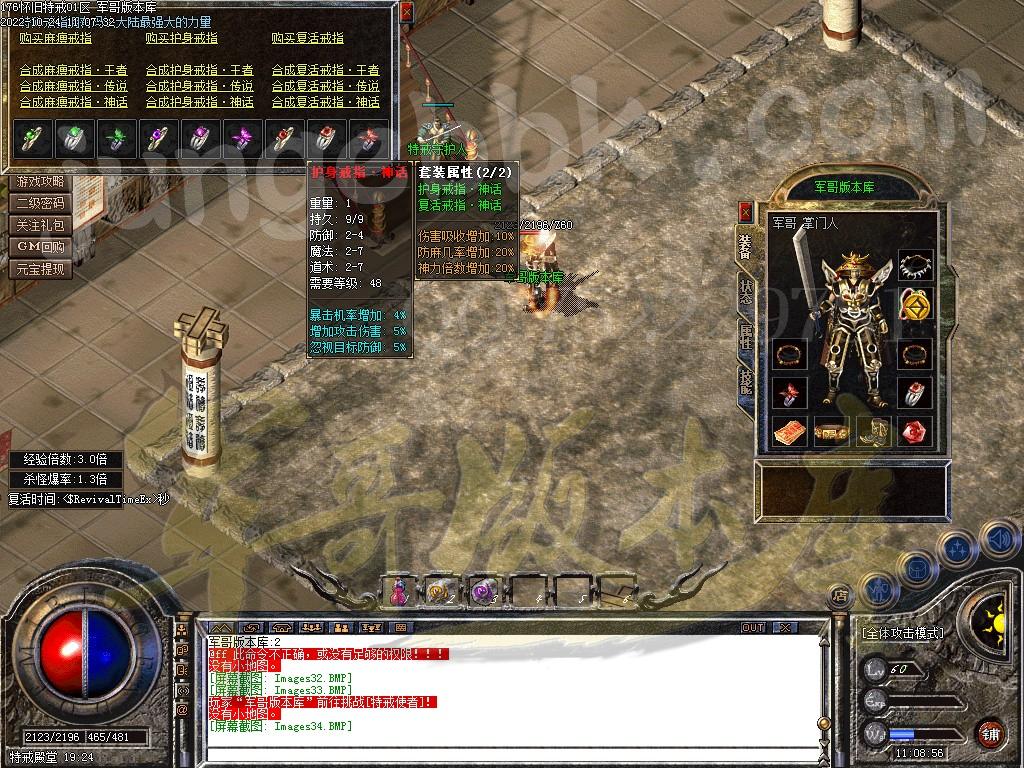Choose 合成复活戒指·传说 synthesis option
1024x768 pixels.
(x=326, y=86)
